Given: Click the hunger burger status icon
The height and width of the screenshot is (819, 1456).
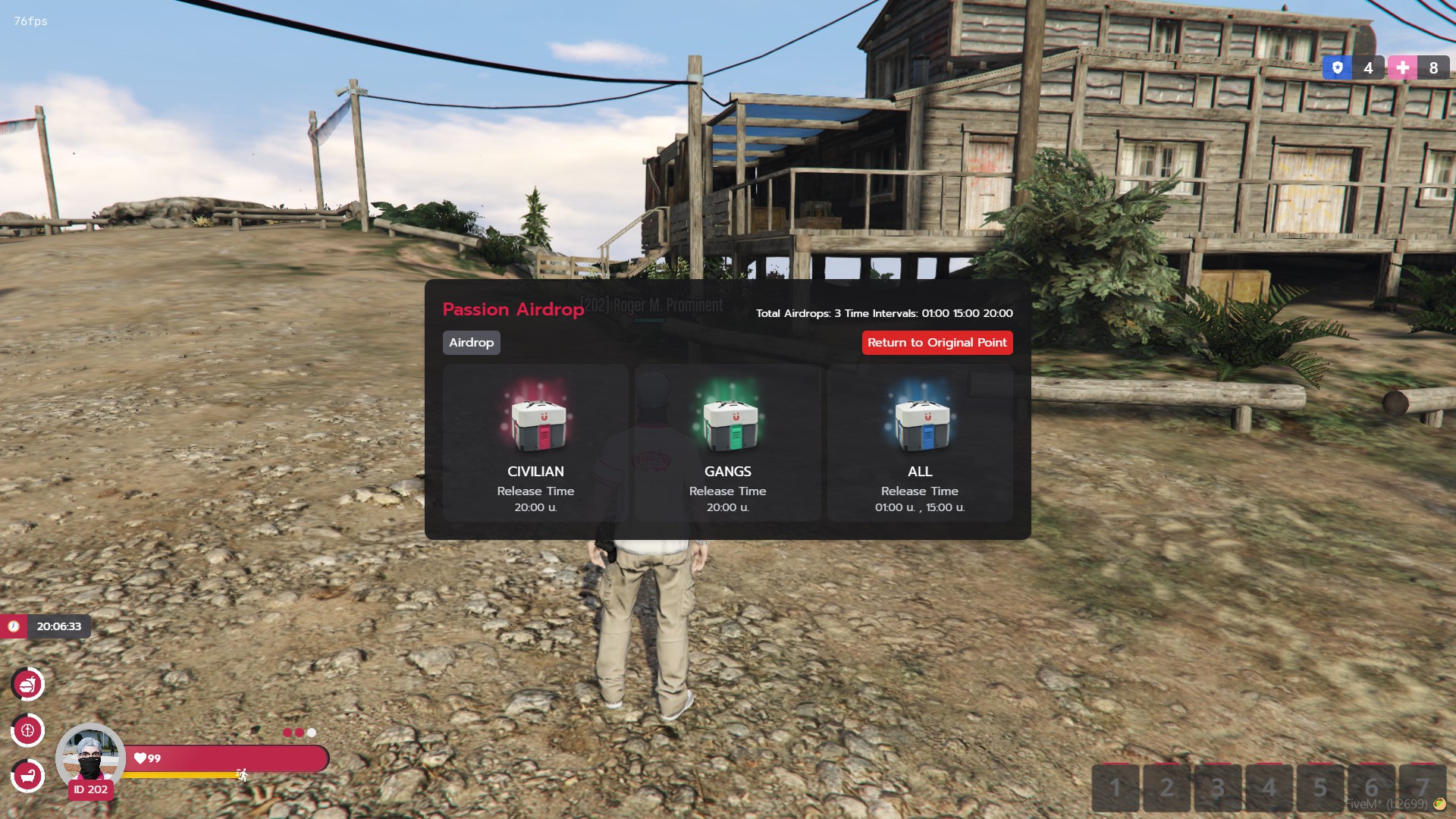Looking at the screenshot, I should (x=28, y=685).
